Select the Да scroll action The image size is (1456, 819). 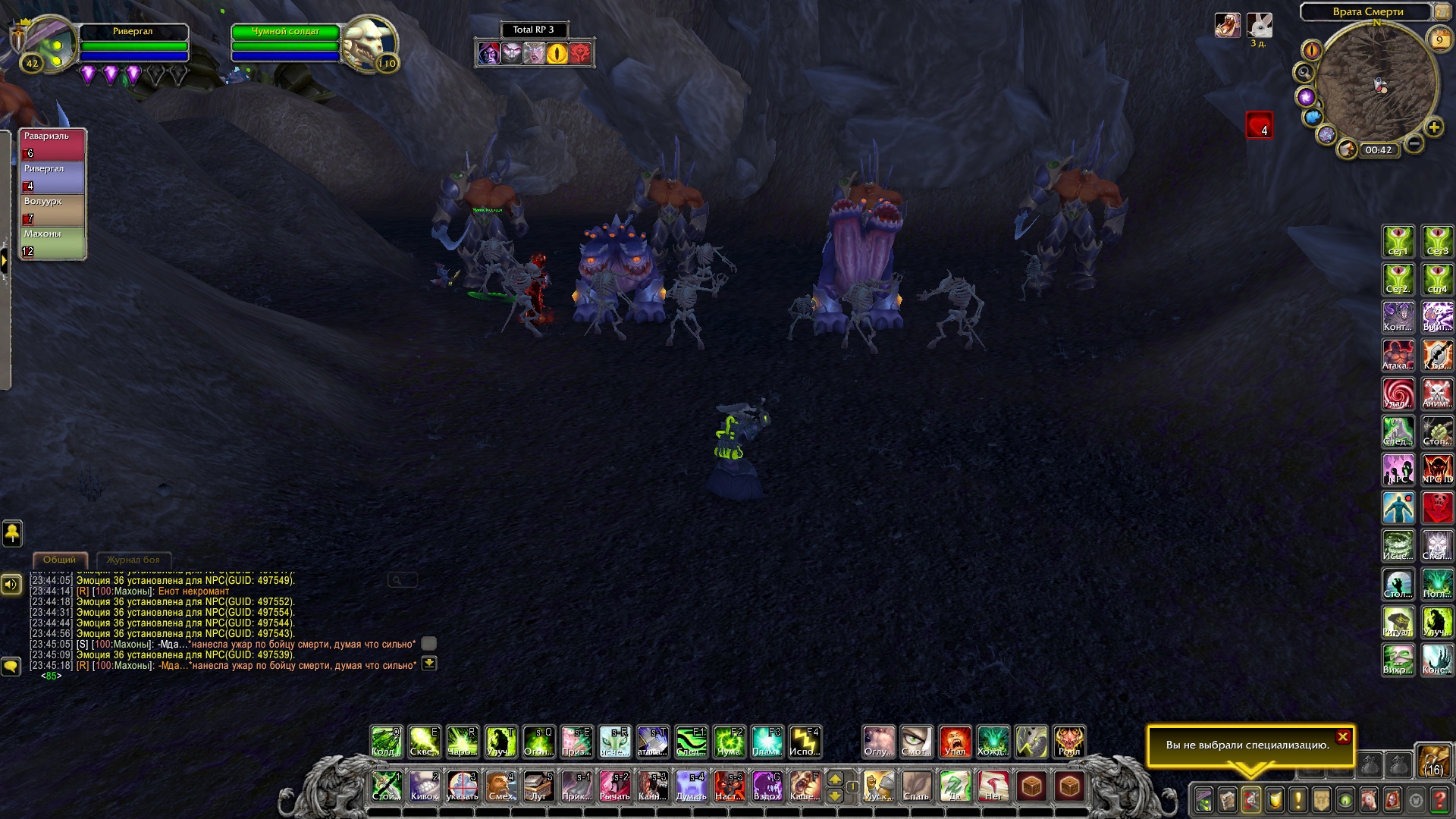click(x=955, y=786)
